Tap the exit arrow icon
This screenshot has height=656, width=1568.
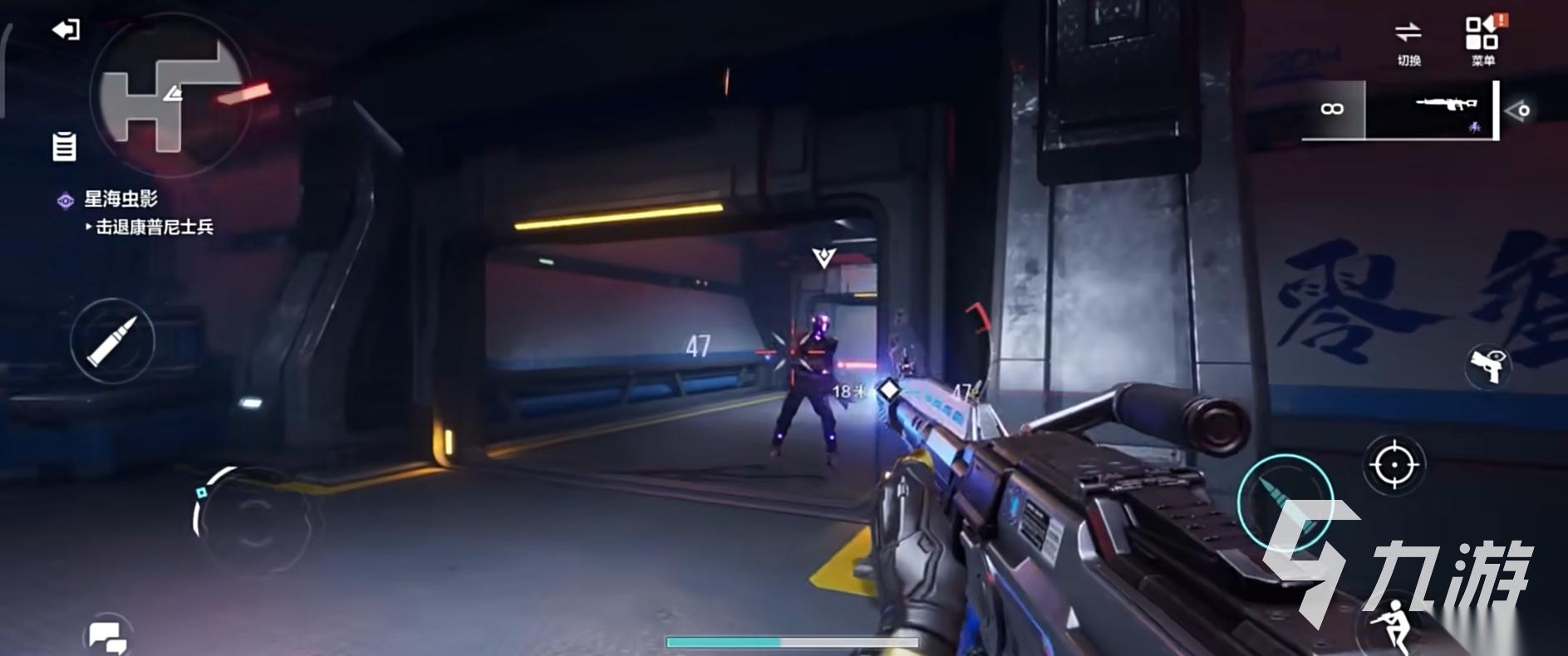[66, 31]
